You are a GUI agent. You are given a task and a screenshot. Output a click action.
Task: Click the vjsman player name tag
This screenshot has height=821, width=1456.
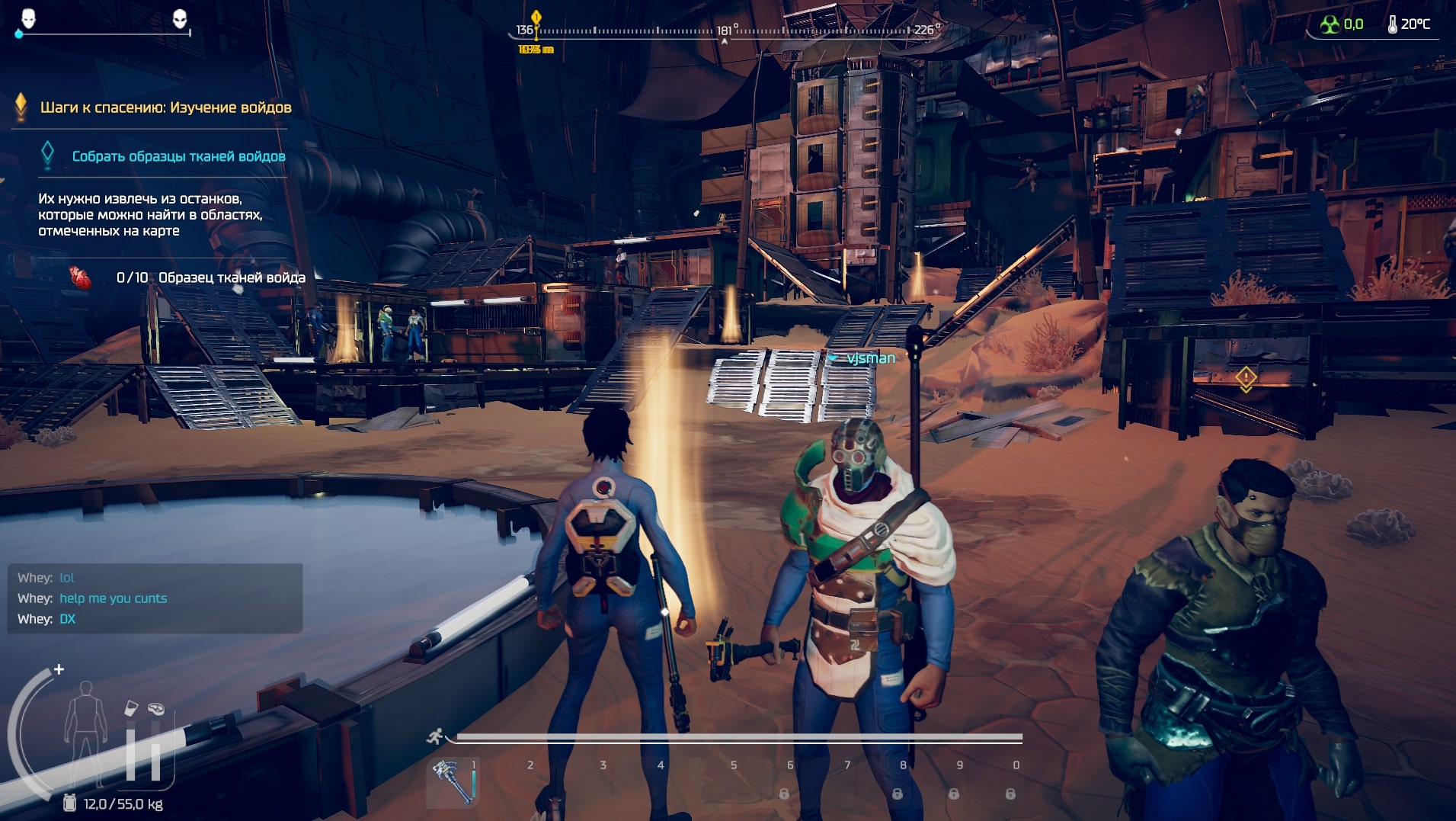(x=870, y=358)
